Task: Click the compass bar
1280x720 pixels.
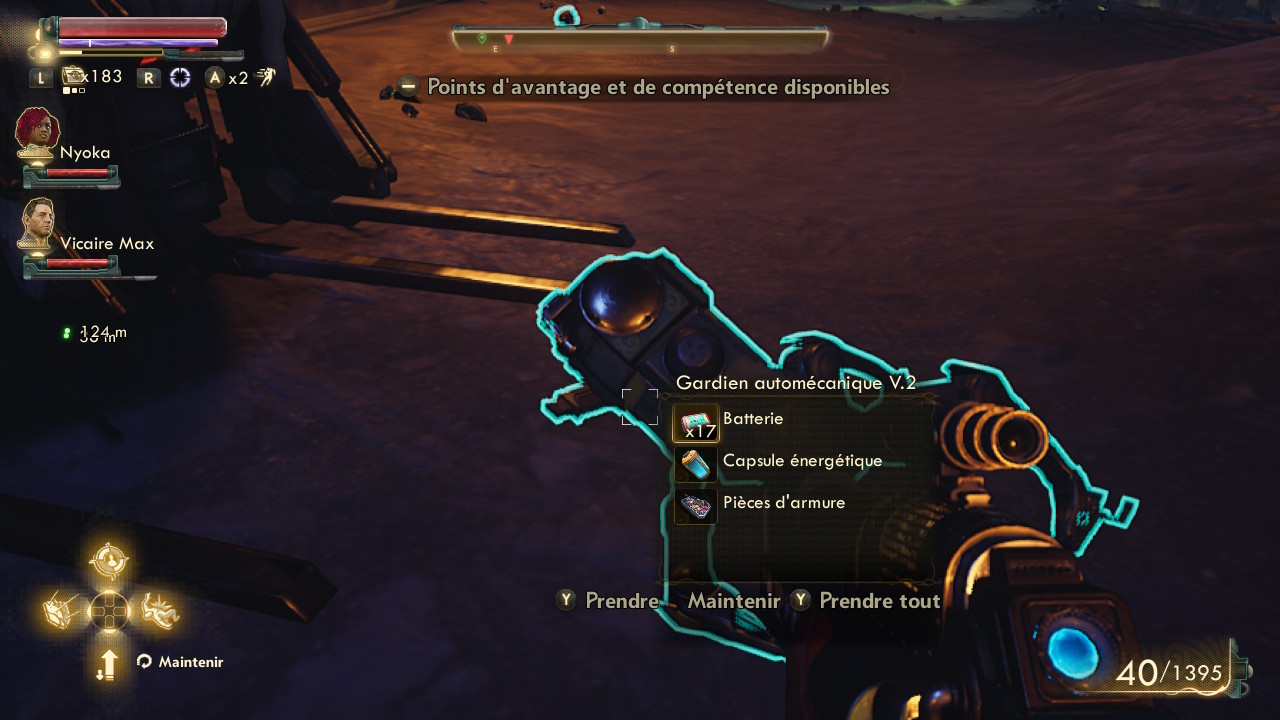Action: click(x=640, y=40)
